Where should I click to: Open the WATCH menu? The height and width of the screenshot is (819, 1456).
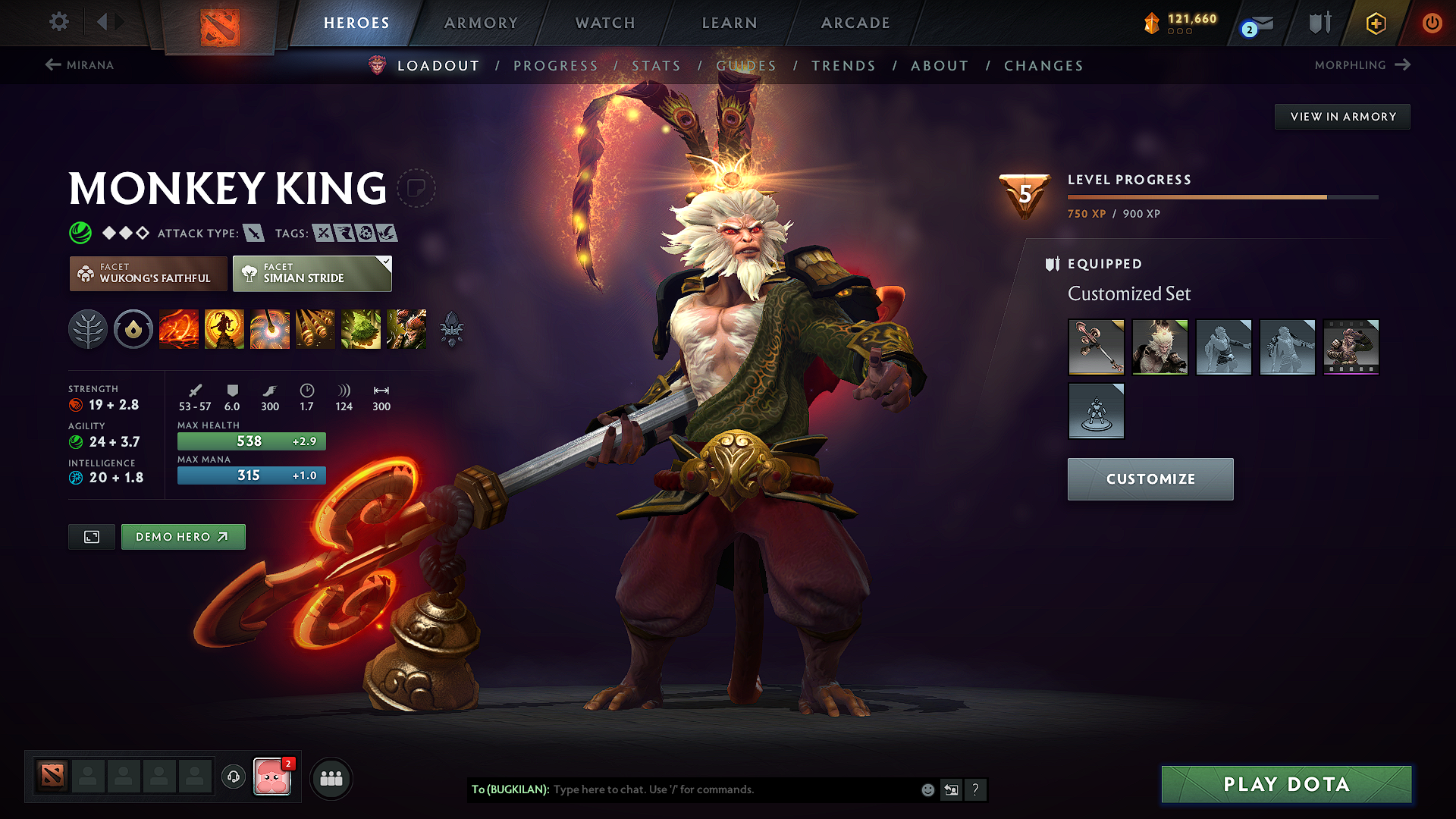(x=604, y=23)
